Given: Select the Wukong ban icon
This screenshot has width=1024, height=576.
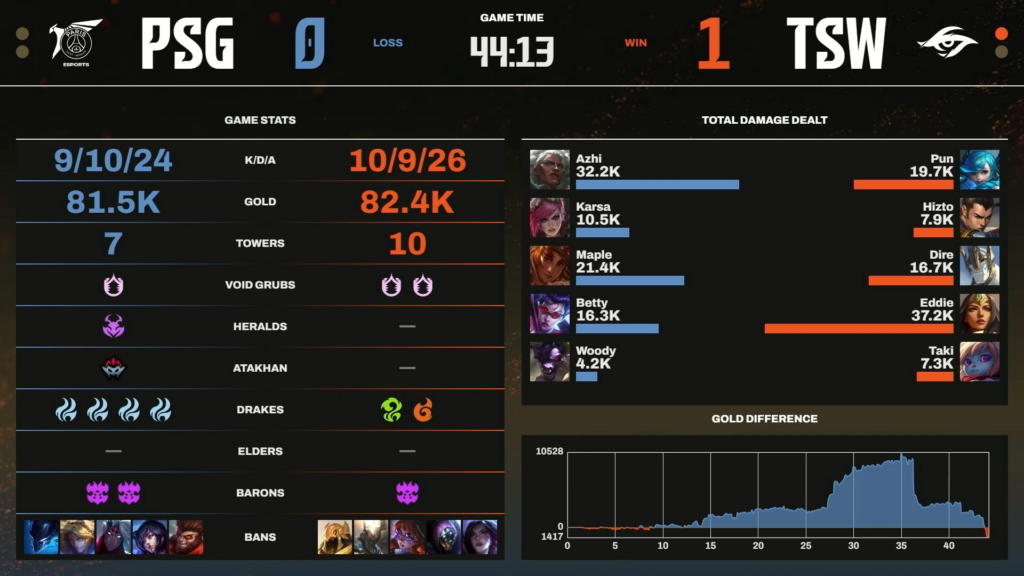Looking at the screenshot, I should coord(186,537).
